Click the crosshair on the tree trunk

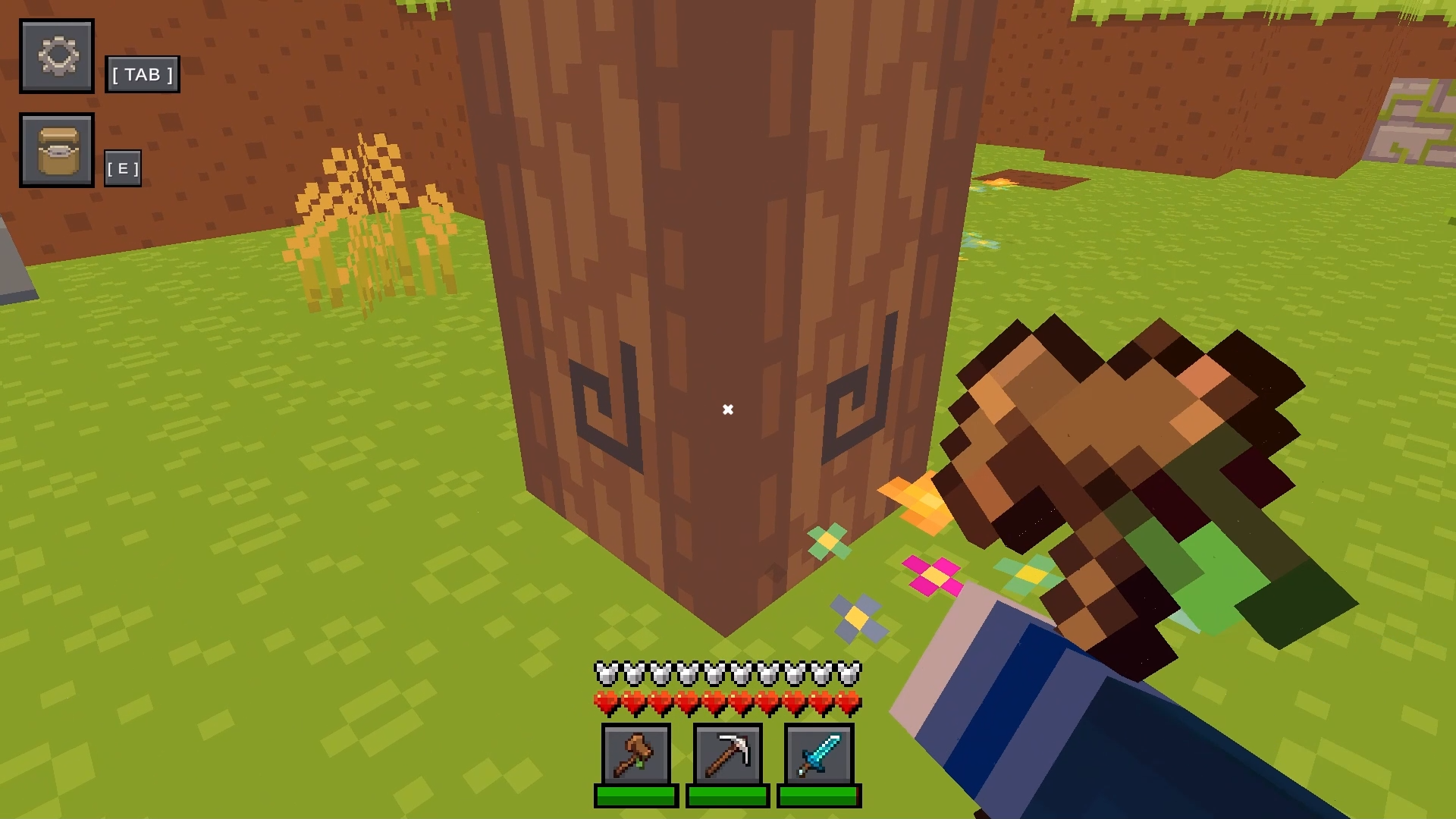(728, 409)
